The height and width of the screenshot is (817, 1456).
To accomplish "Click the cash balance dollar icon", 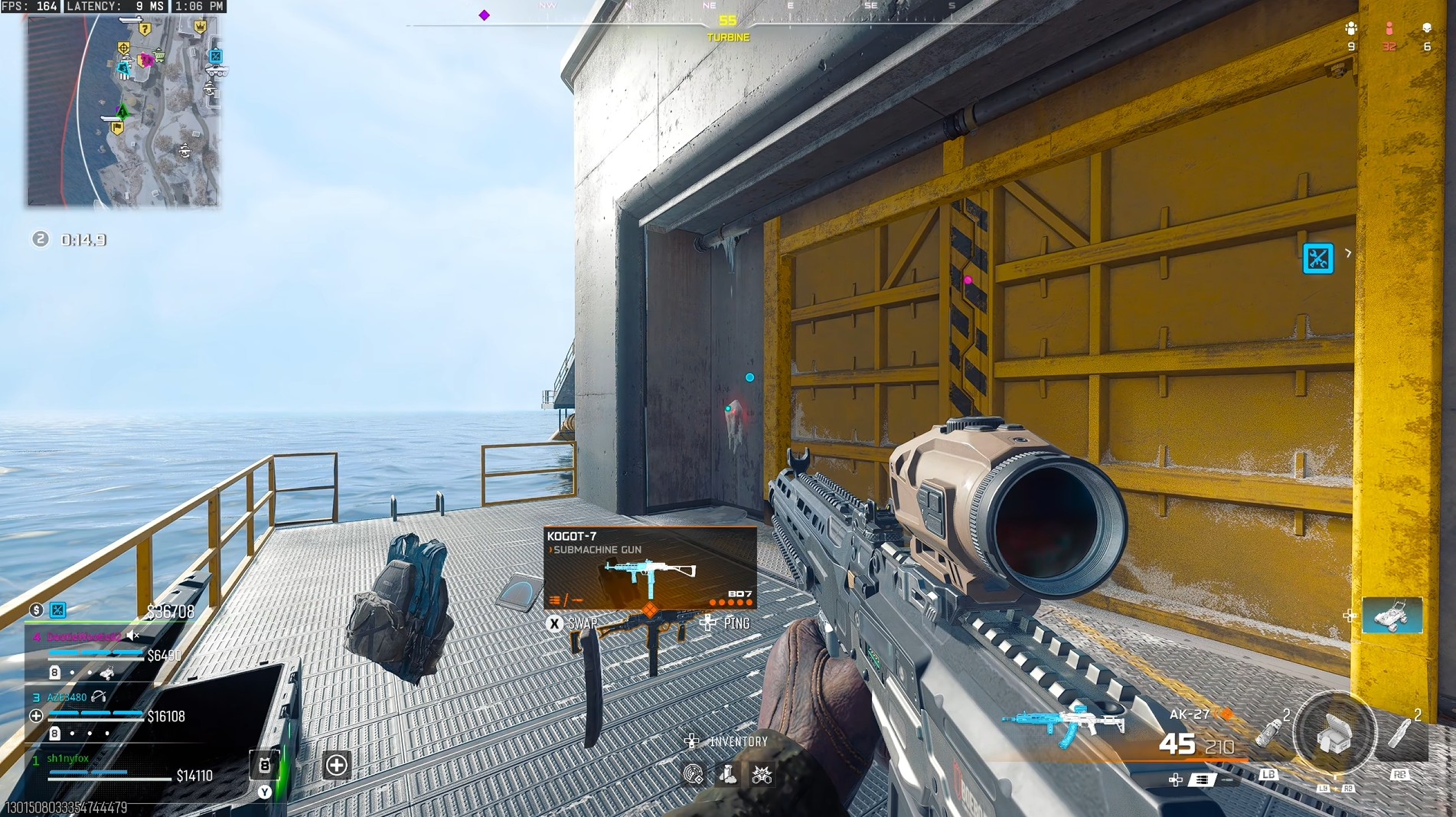I will pos(36,611).
